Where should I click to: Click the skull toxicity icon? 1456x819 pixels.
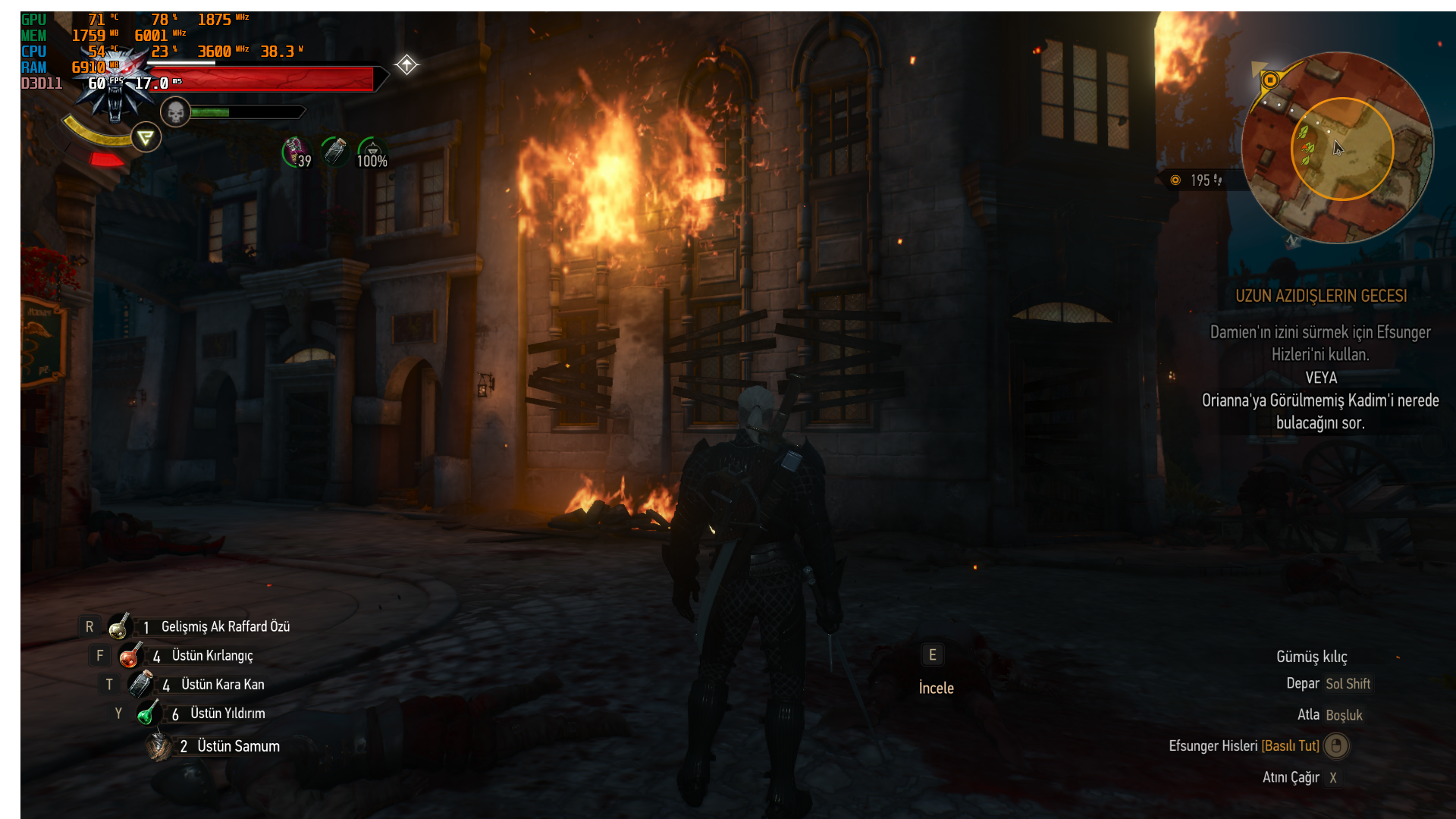tap(175, 113)
